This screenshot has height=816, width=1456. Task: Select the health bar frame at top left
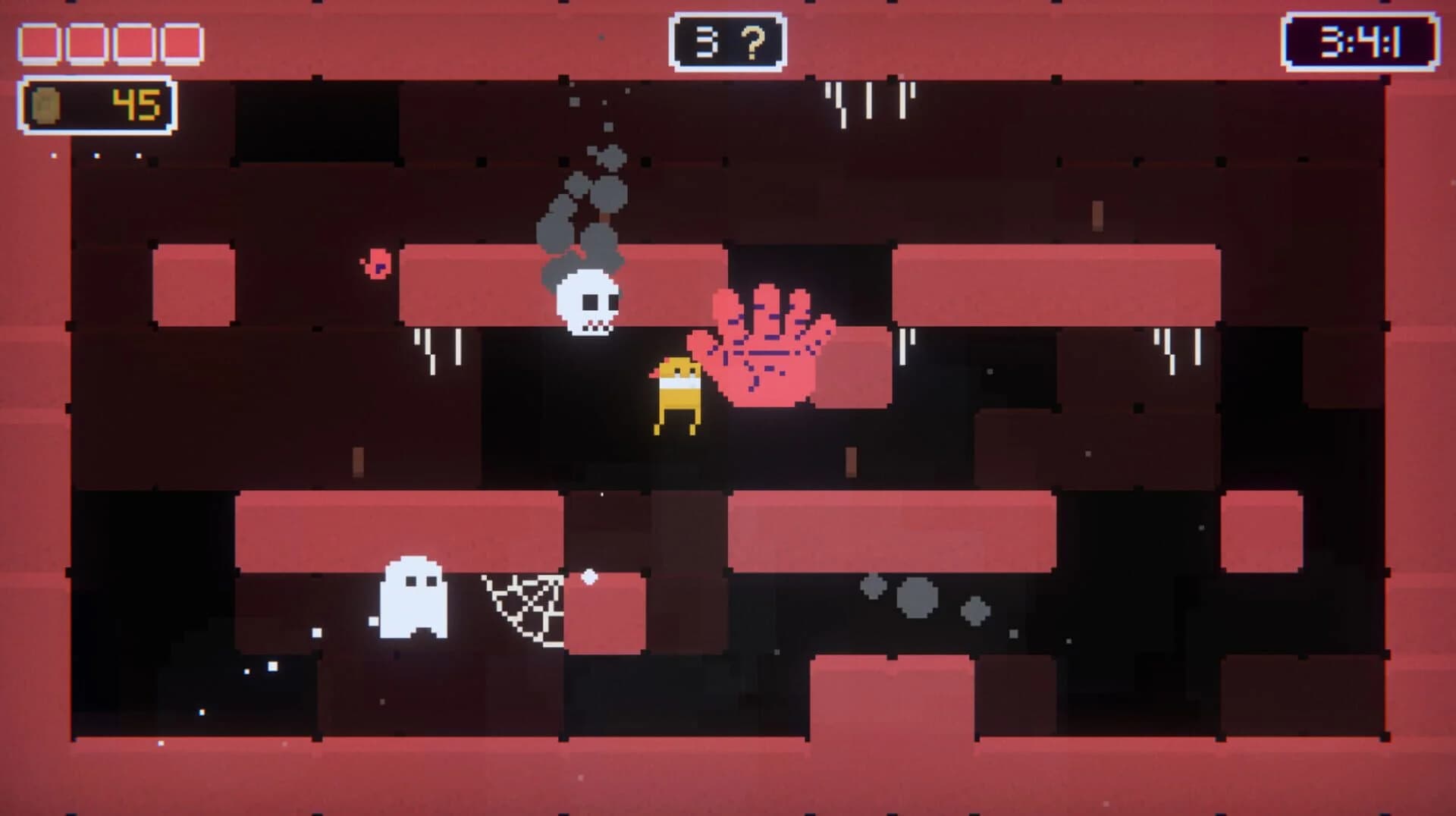110,42
